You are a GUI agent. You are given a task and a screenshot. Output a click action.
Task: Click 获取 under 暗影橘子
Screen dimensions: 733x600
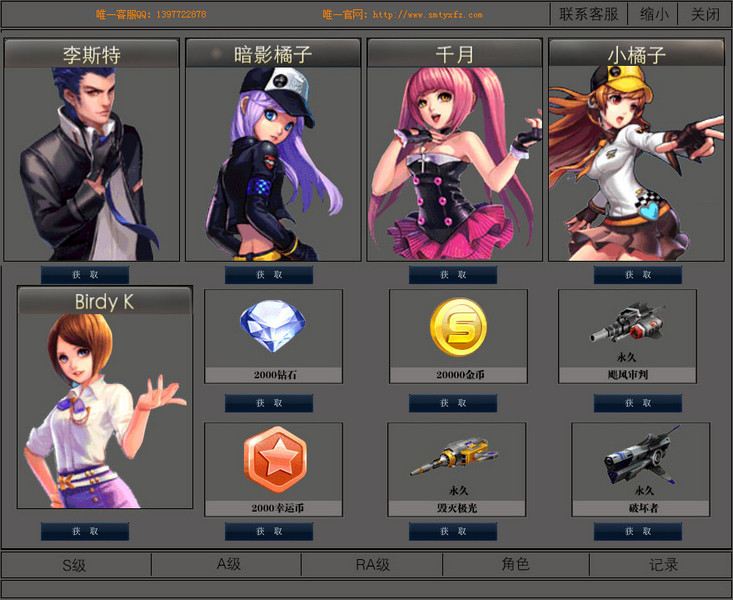269,275
